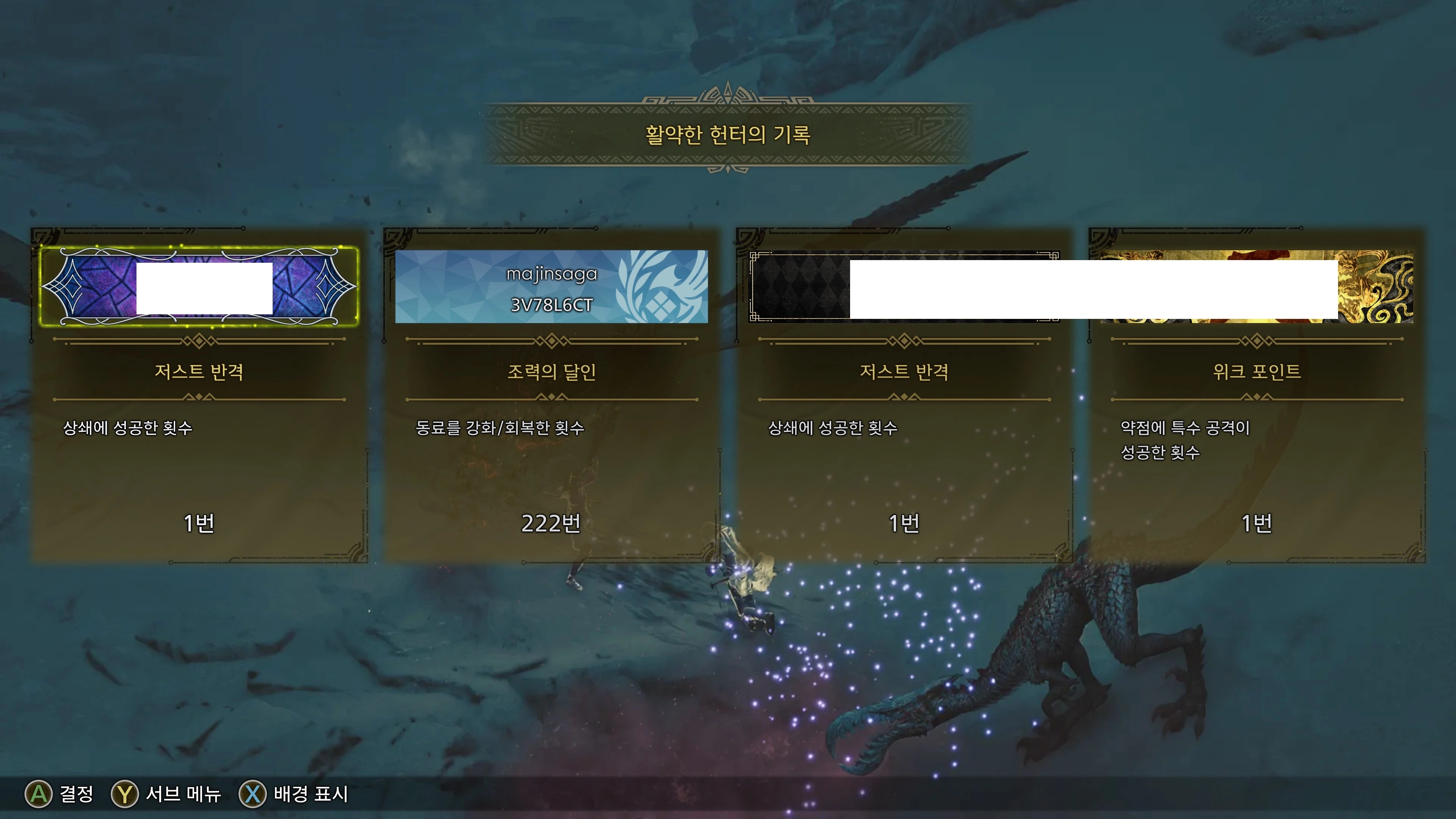
Task: Open the 서브 메뉴 via the Y button prompt
Action: pos(126,794)
